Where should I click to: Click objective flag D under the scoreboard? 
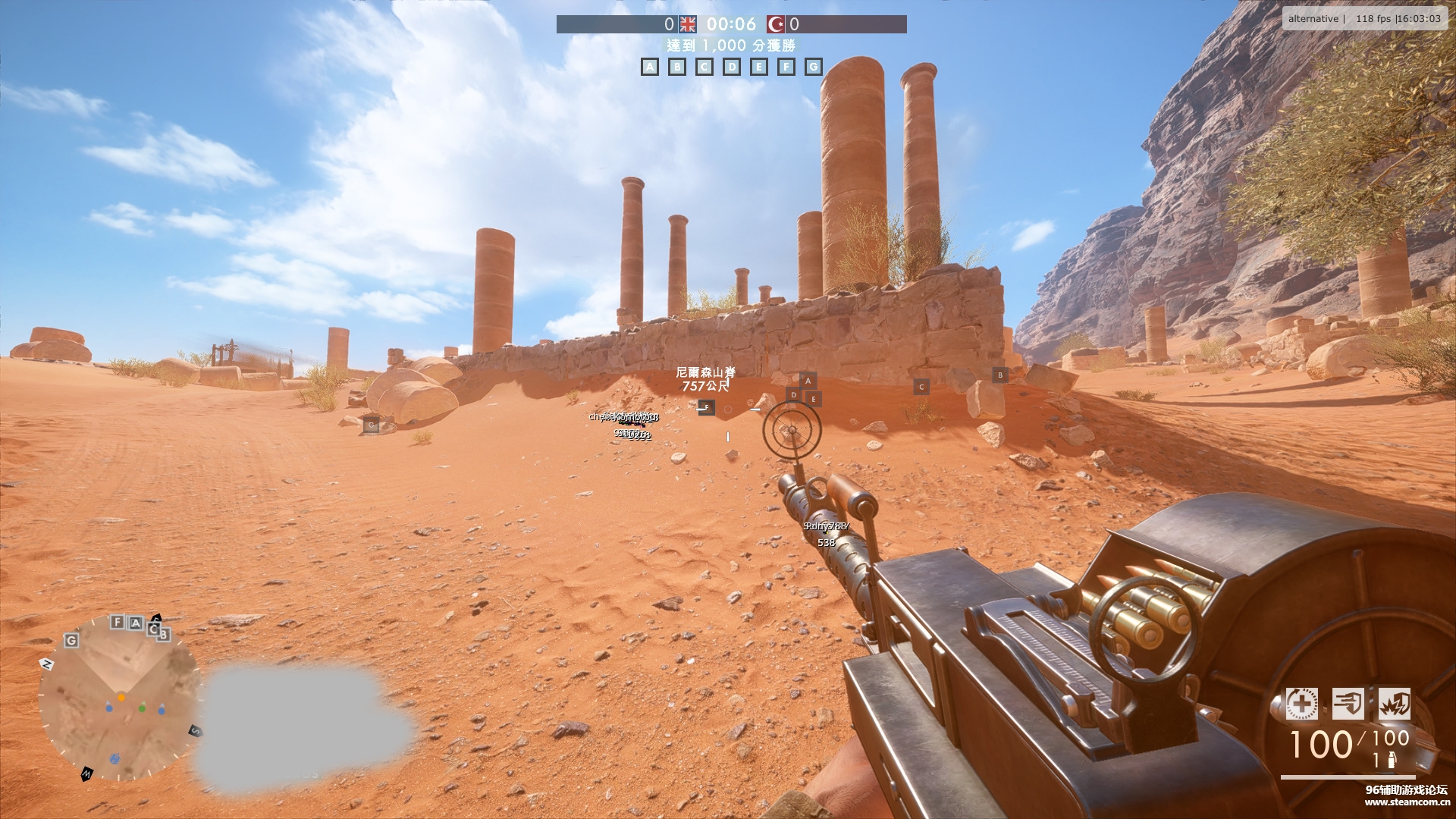click(732, 67)
